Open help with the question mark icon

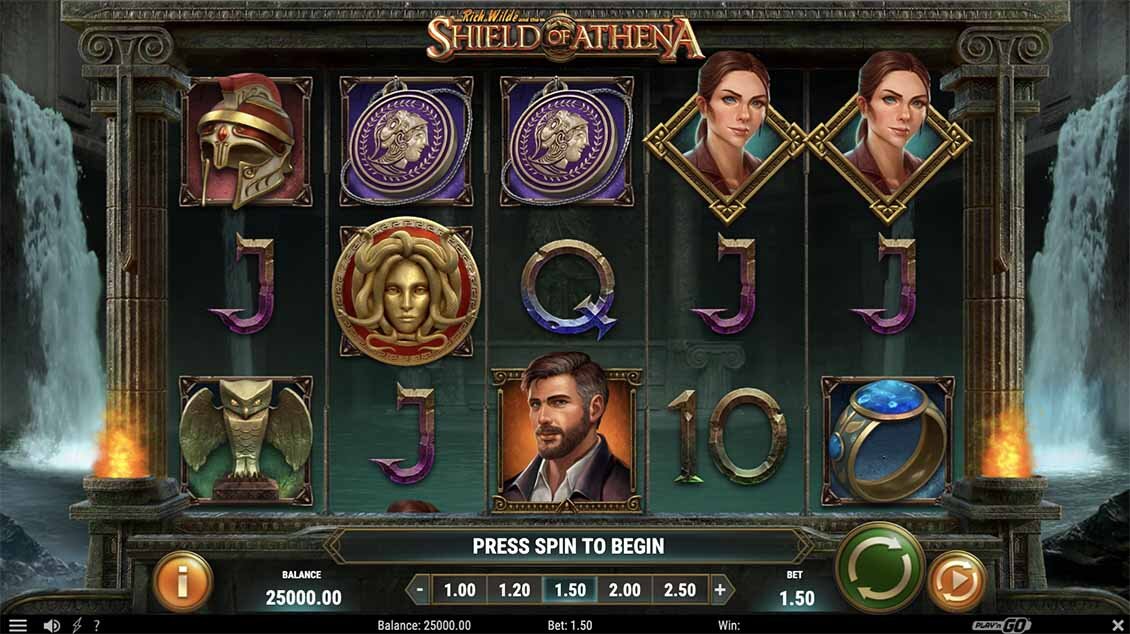[97, 625]
